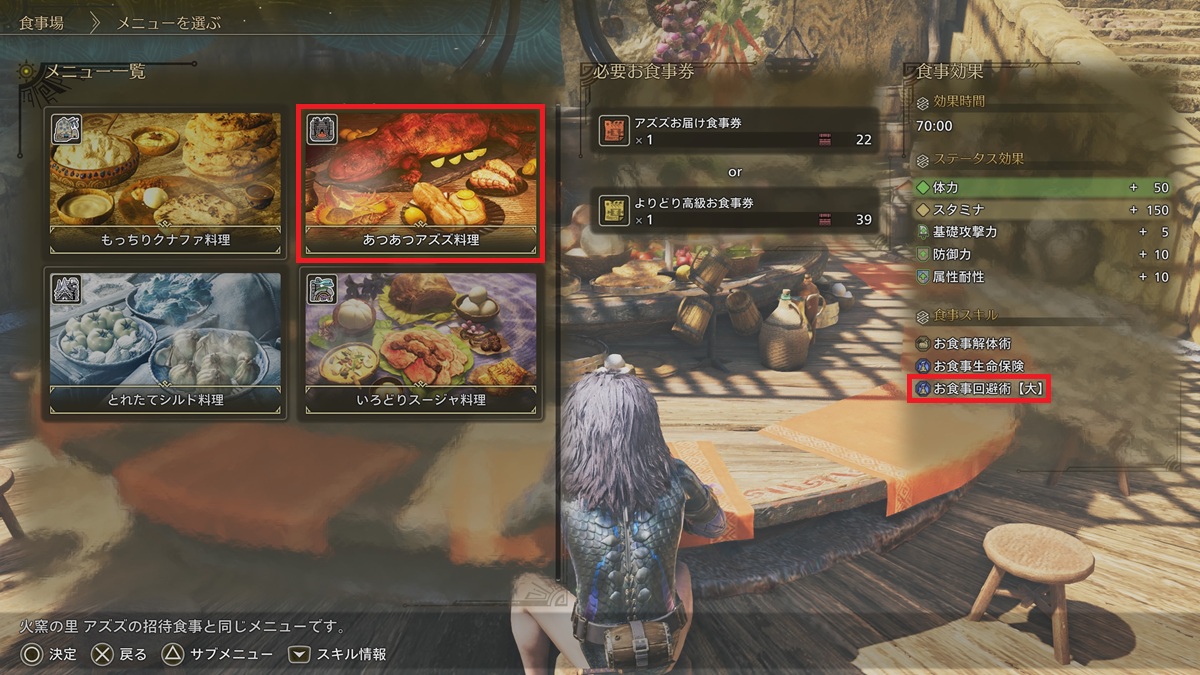Viewport: 1200px width, 675px height.
Task: Select the アズズお届け食事券 voucher row
Action: [x=735, y=131]
